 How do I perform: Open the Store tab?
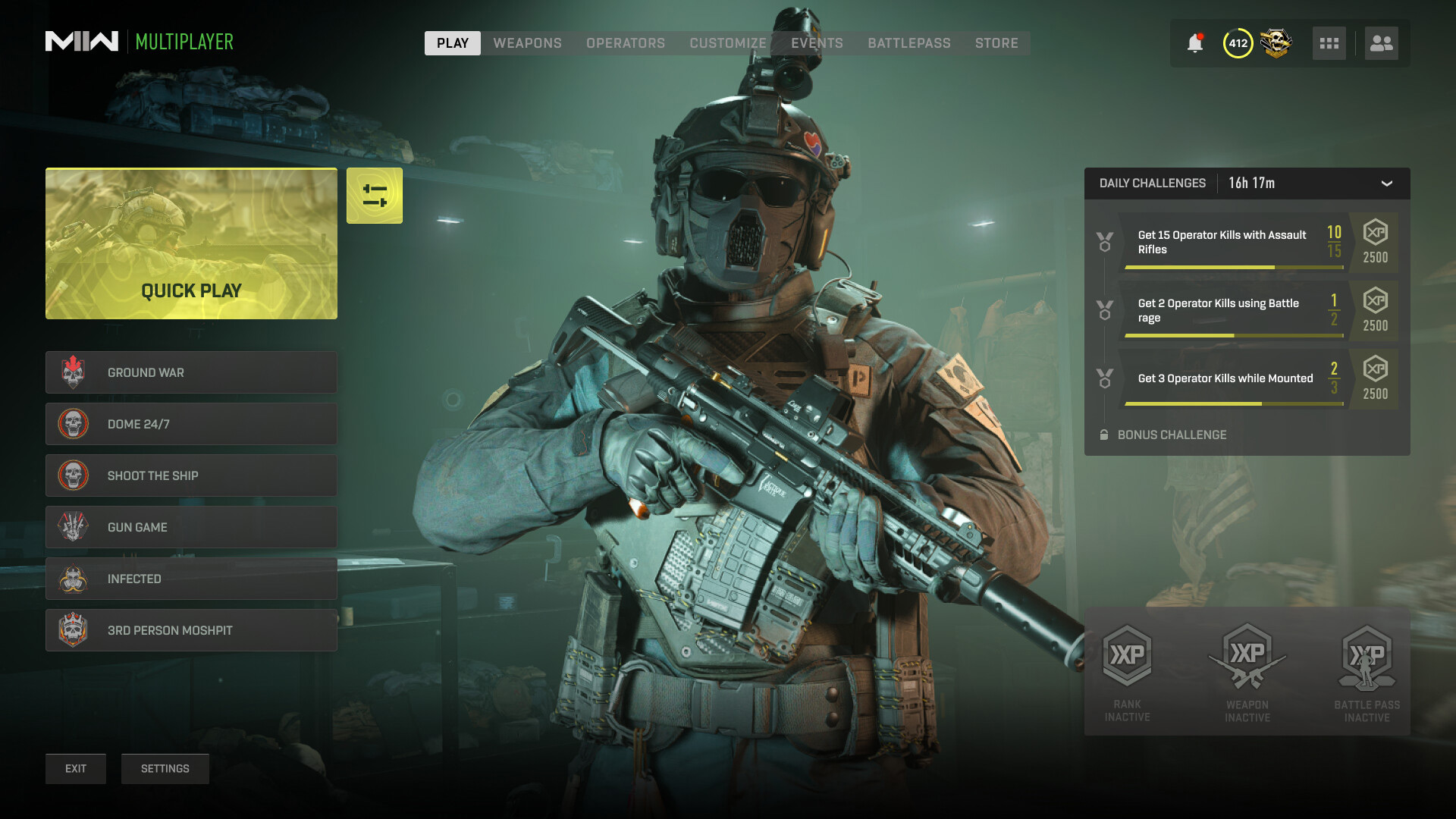point(996,43)
